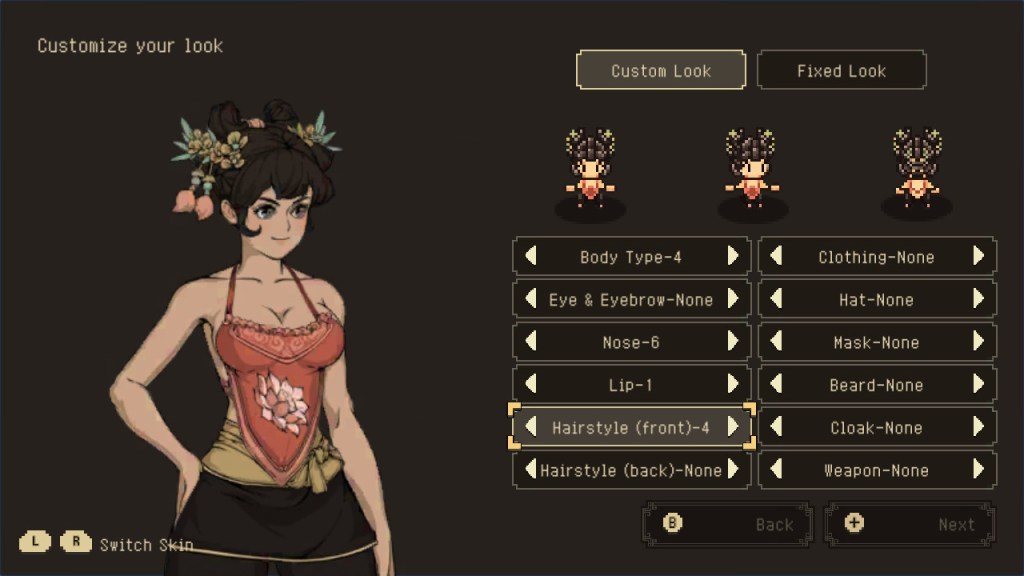Select the previous Lip style

coord(531,384)
